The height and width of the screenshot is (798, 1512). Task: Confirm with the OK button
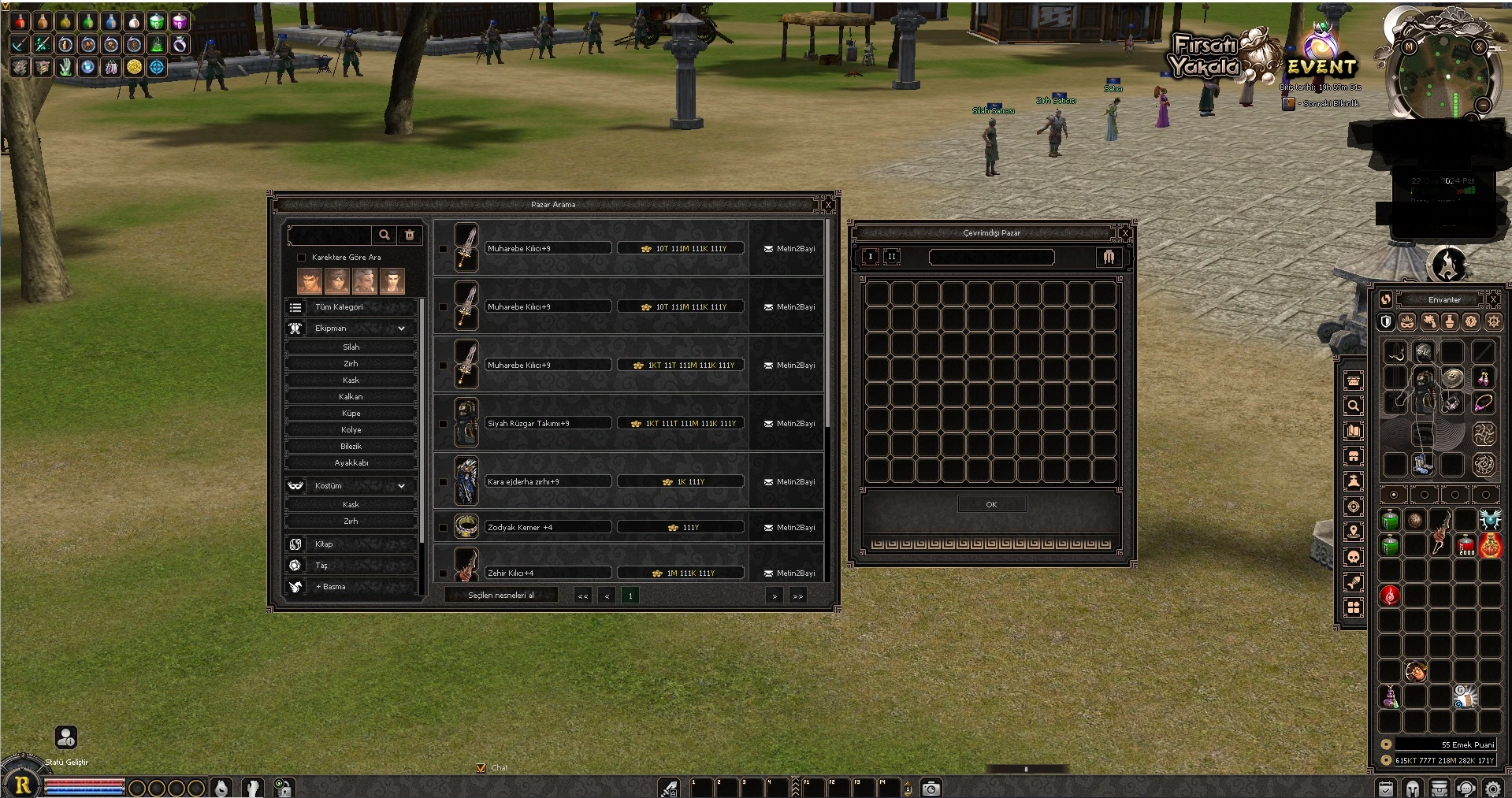click(x=991, y=505)
